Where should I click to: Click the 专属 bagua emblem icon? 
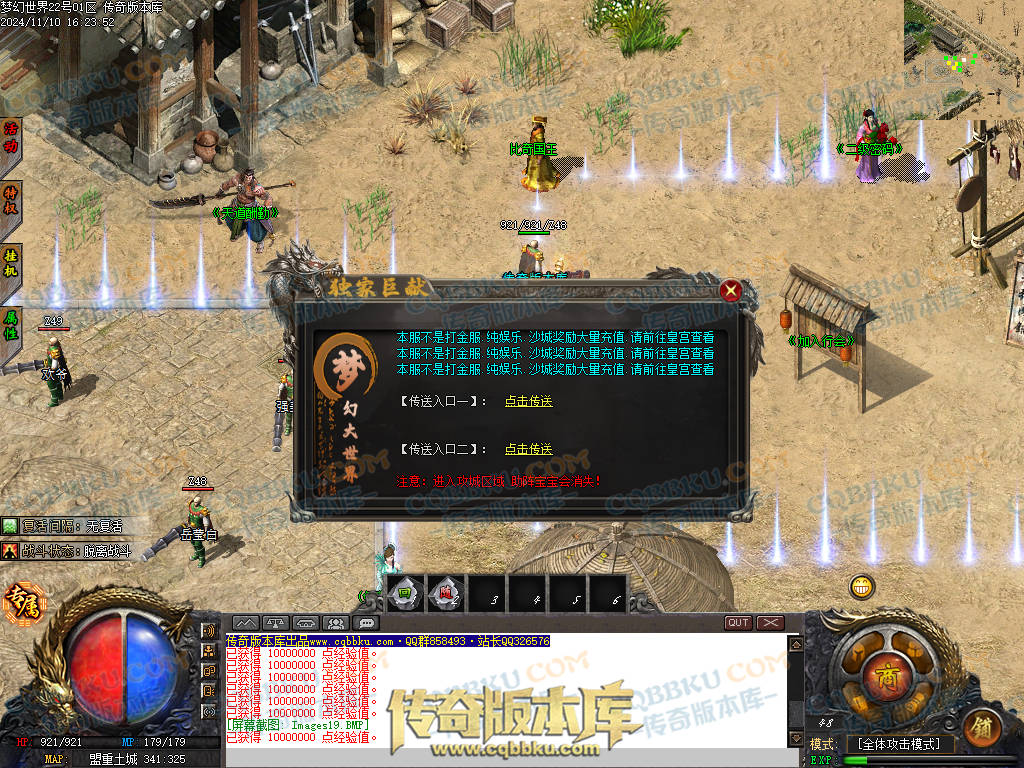pyautogui.click(x=20, y=602)
